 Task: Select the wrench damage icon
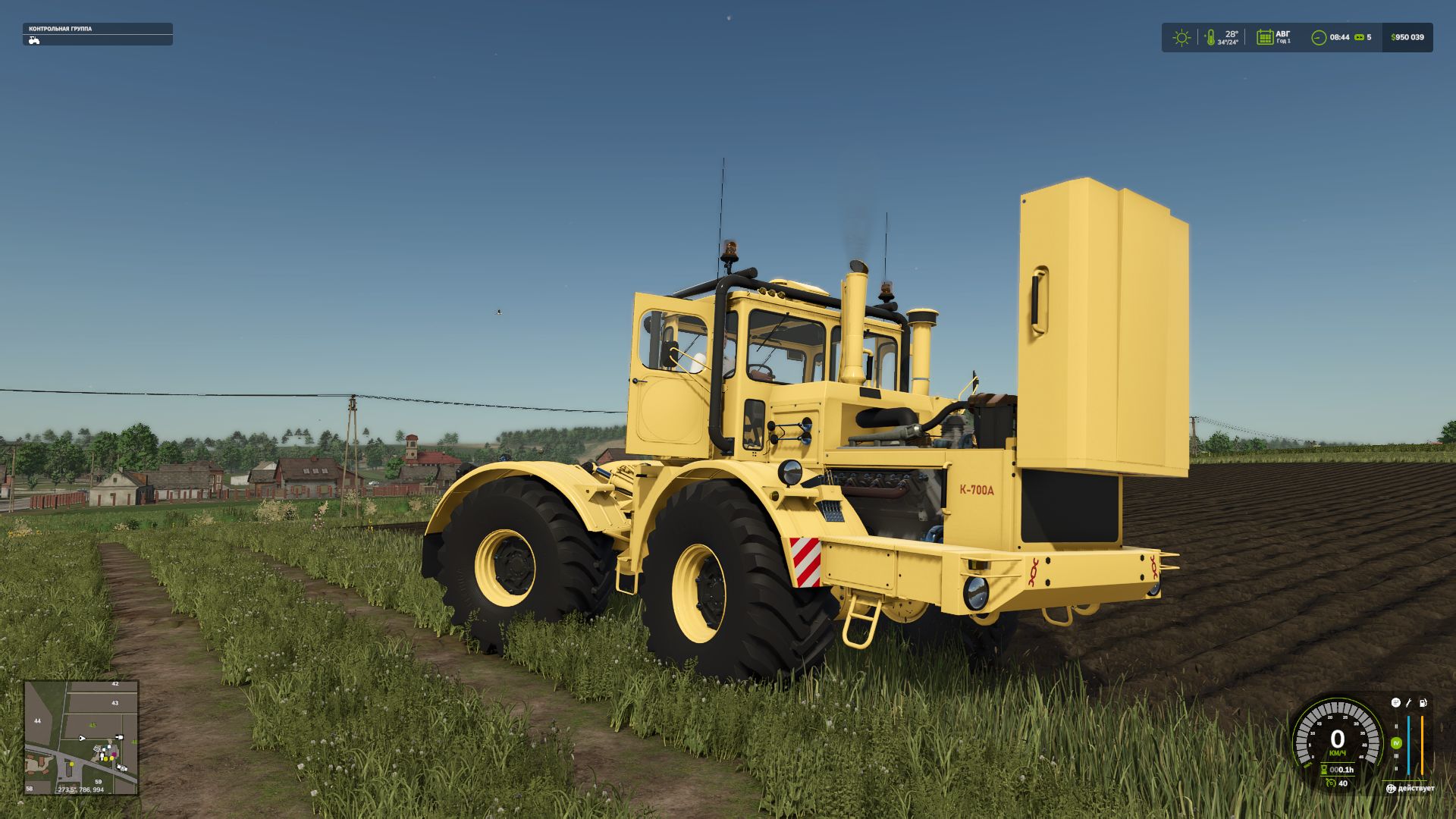tap(1408, 703)
